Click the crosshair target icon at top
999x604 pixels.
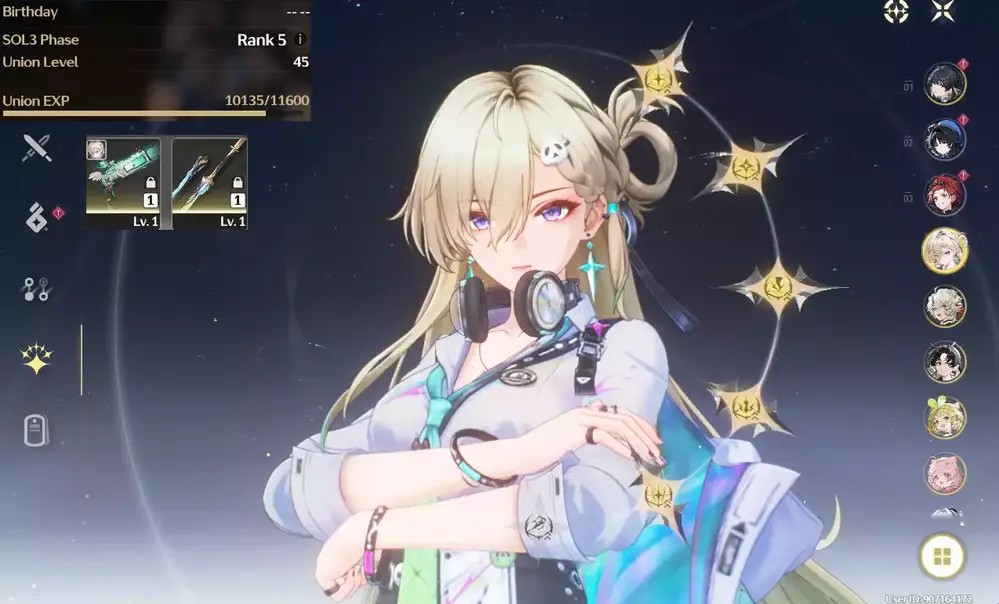[896, 11]
